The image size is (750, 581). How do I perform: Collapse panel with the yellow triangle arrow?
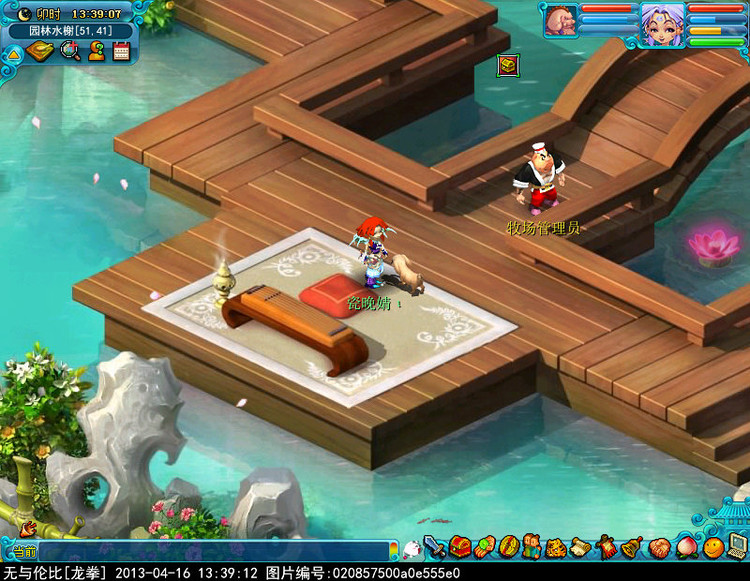[13, 54]
